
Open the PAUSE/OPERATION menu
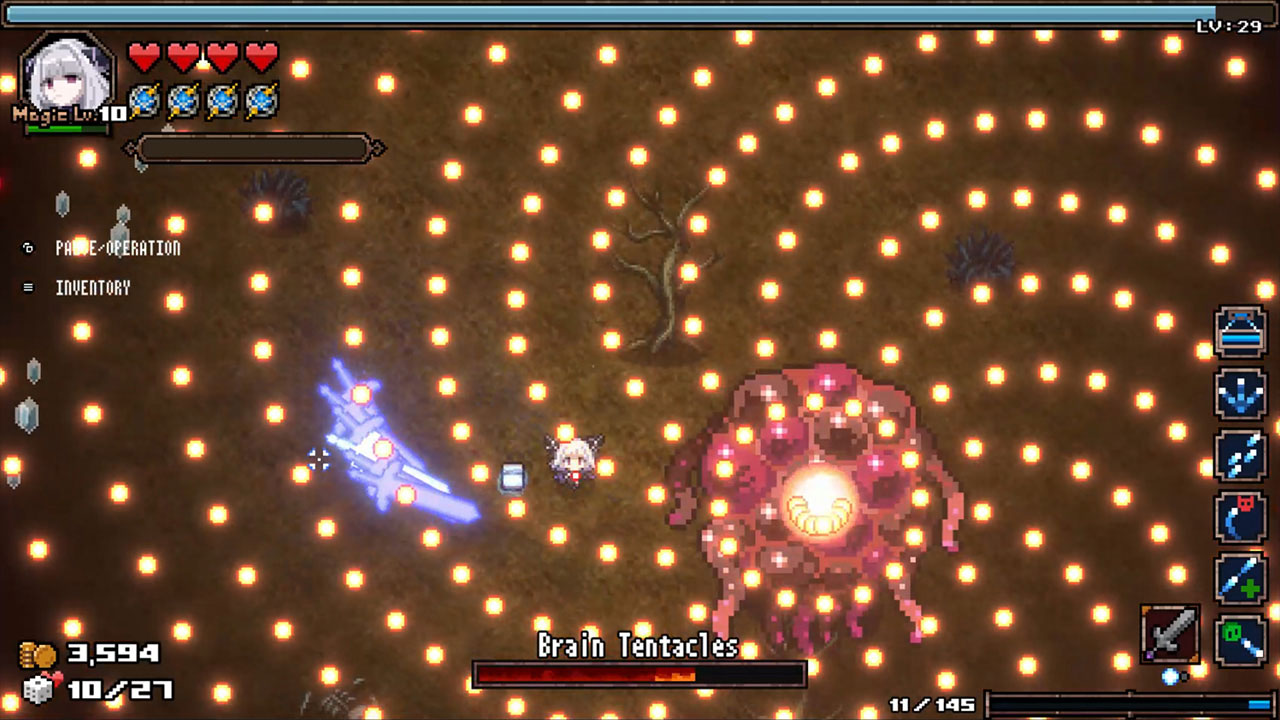[x=117, y=248]
